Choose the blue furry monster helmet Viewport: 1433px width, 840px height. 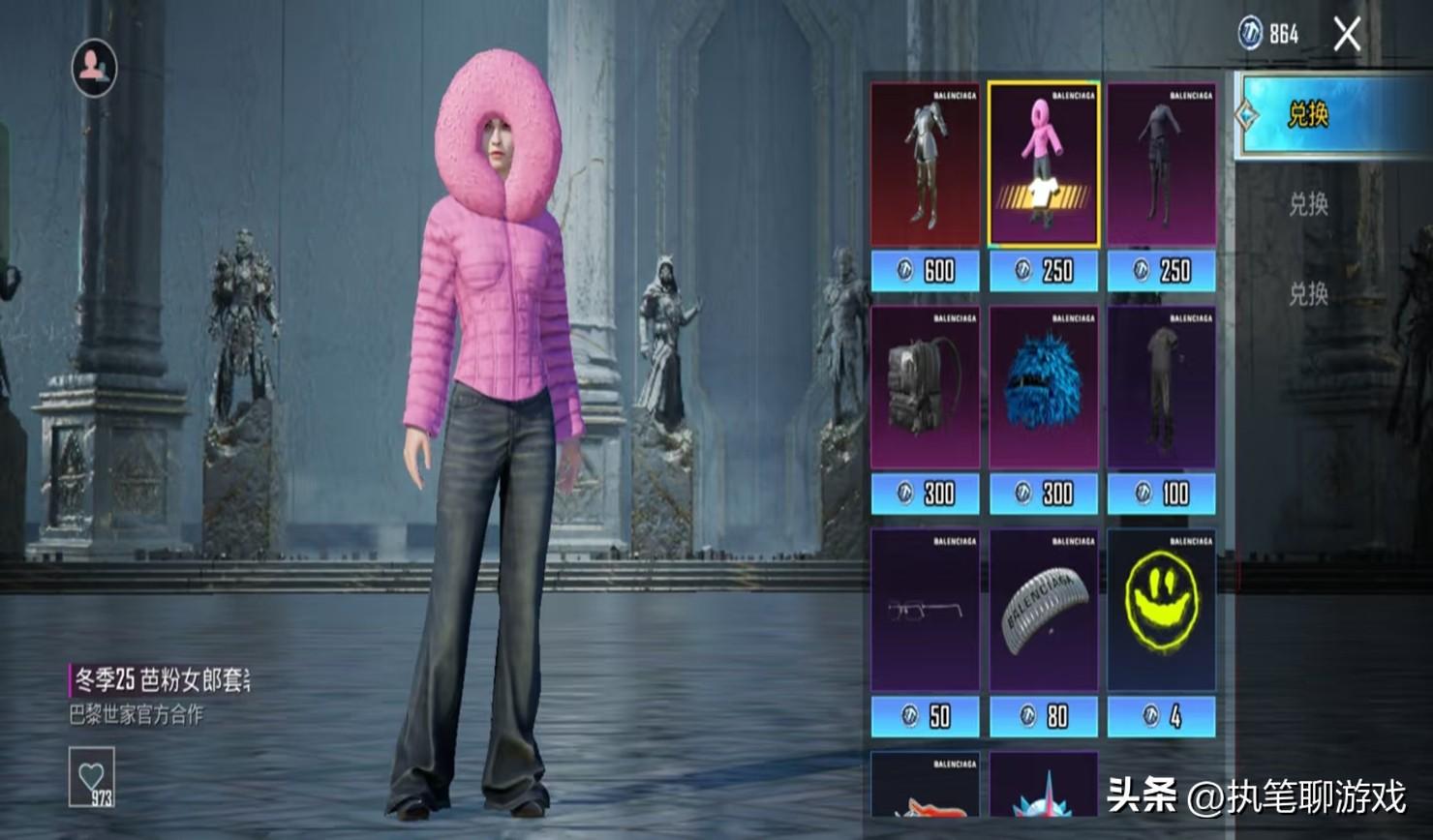click(1043, 389)
